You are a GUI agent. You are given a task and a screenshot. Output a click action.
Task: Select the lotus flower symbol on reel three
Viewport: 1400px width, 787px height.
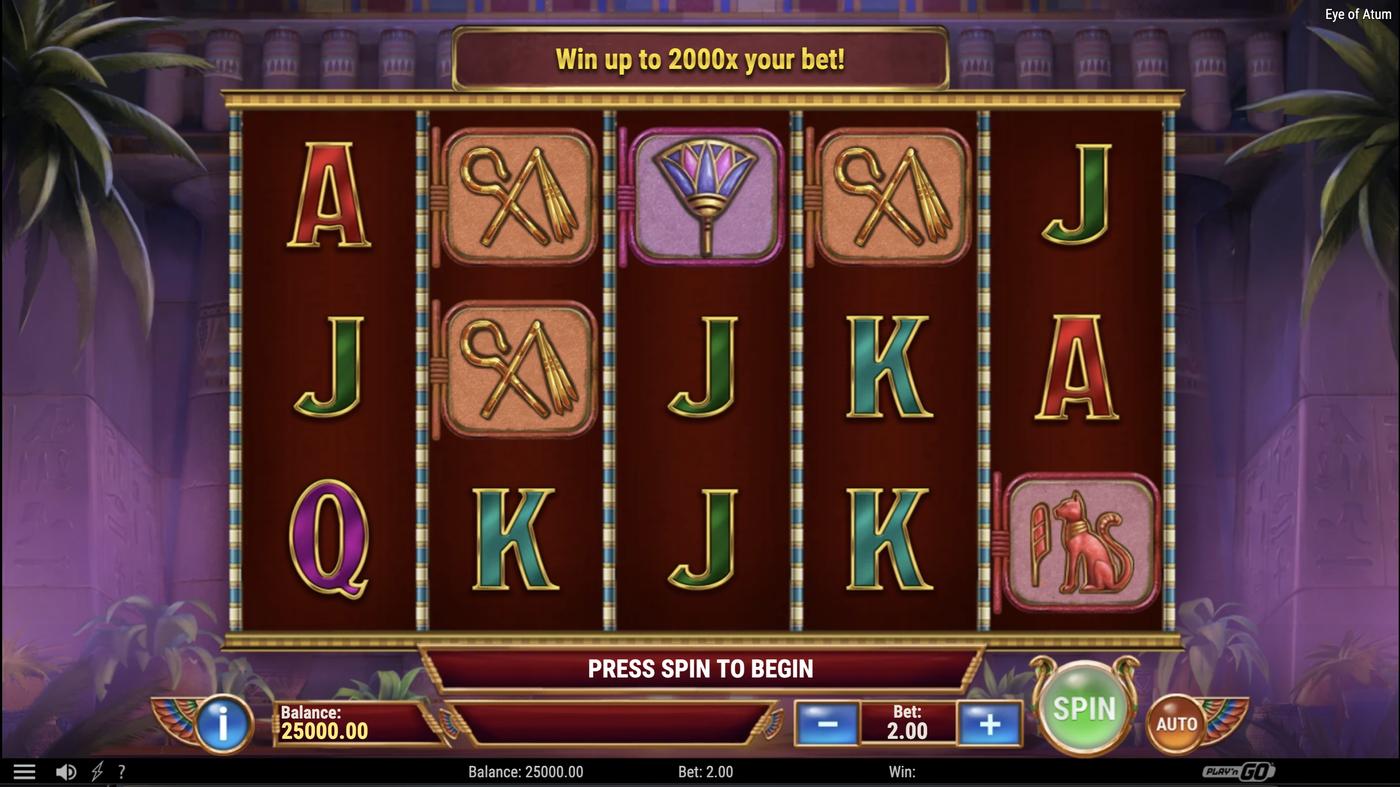[x=705, y=195]
